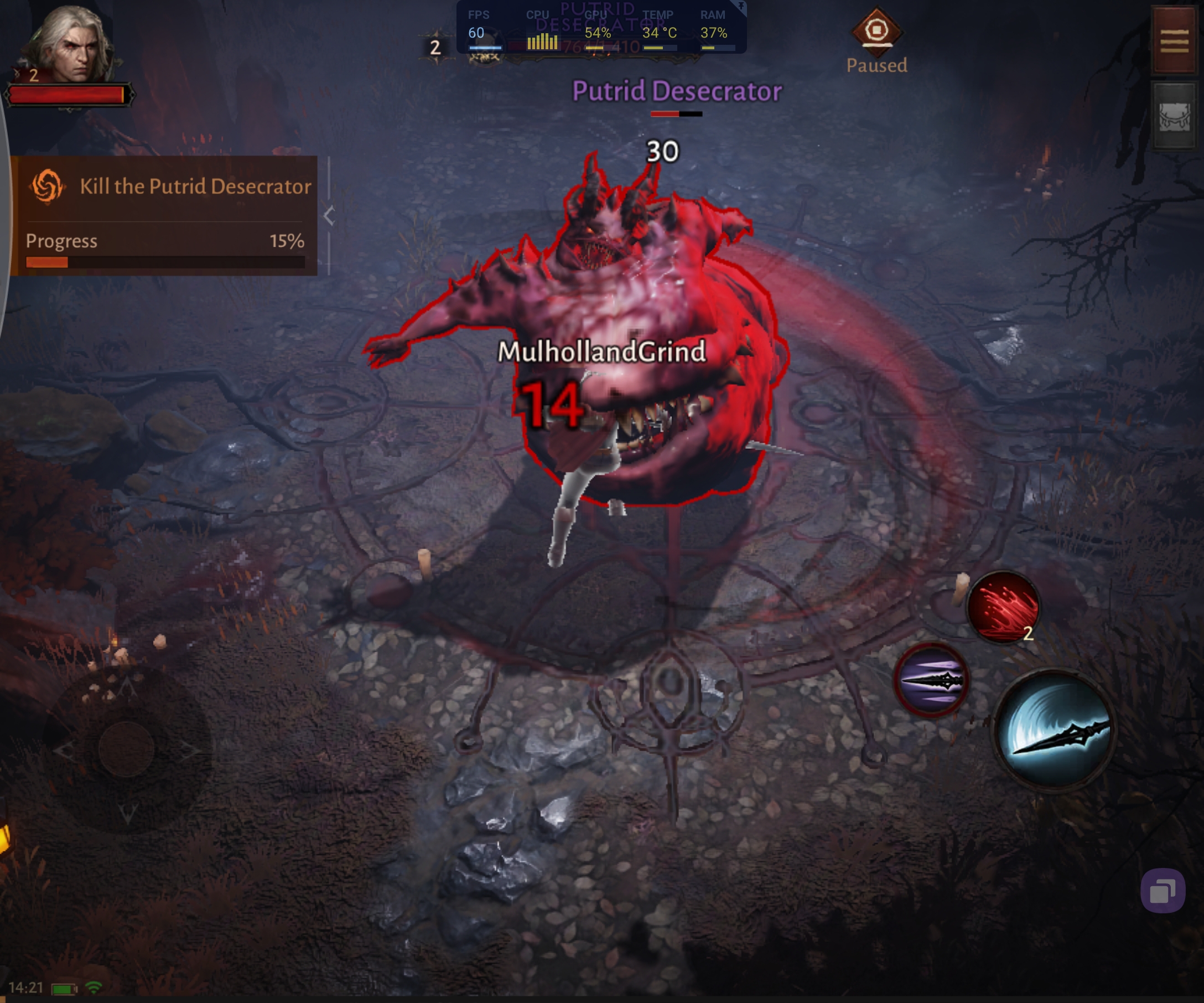Open the white-haired character portrait
The image size is (1204, 1003).
coord(70,45)
